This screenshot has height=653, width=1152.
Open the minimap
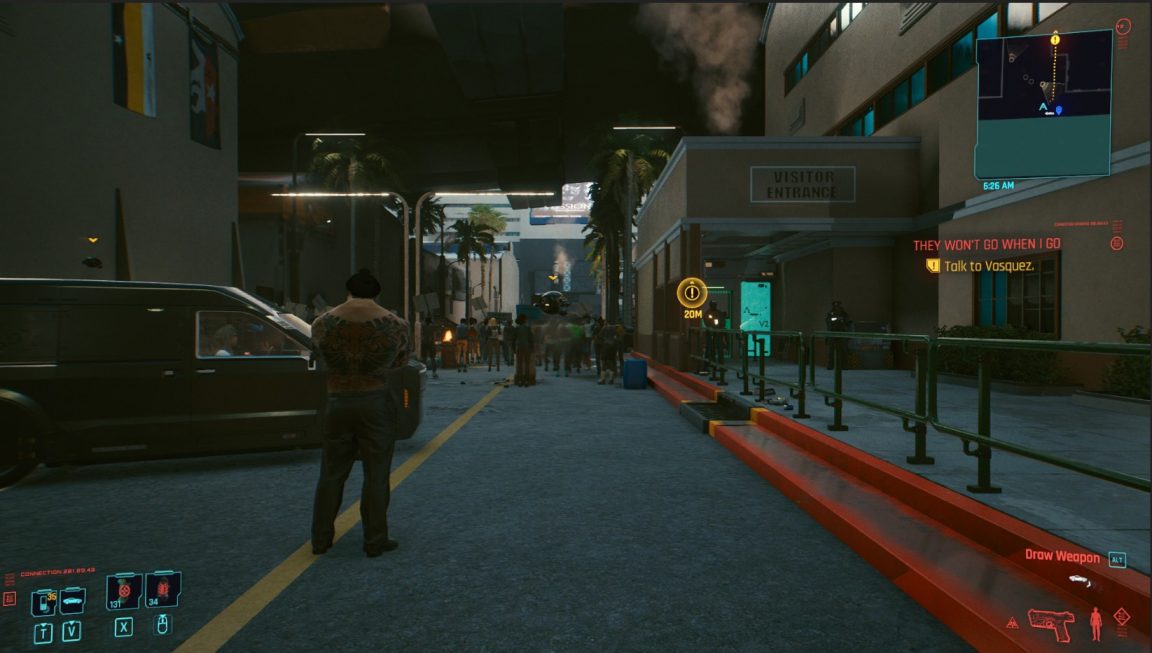1044,103
